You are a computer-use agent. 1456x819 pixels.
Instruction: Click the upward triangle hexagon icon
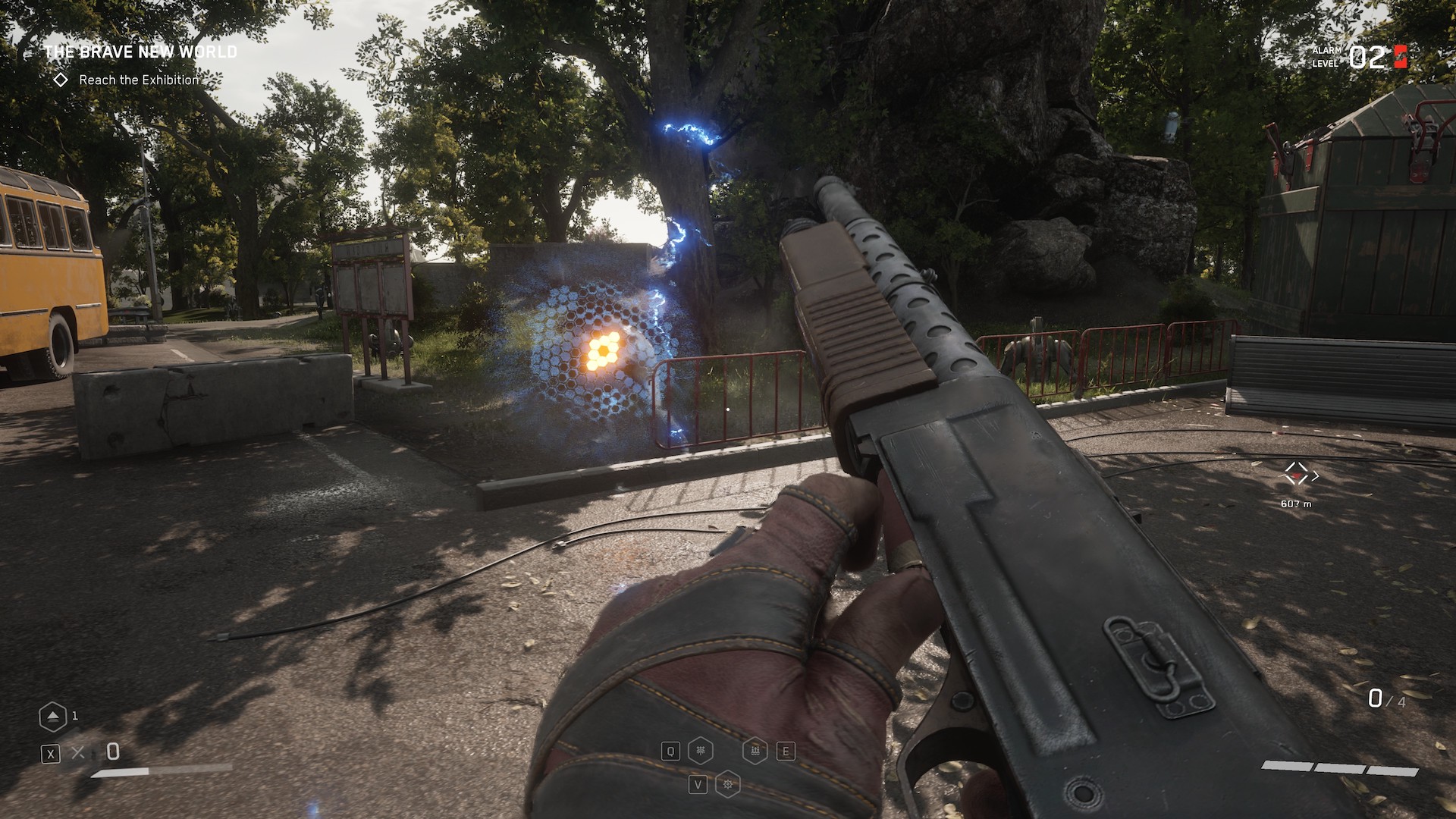tap(52, 717)
